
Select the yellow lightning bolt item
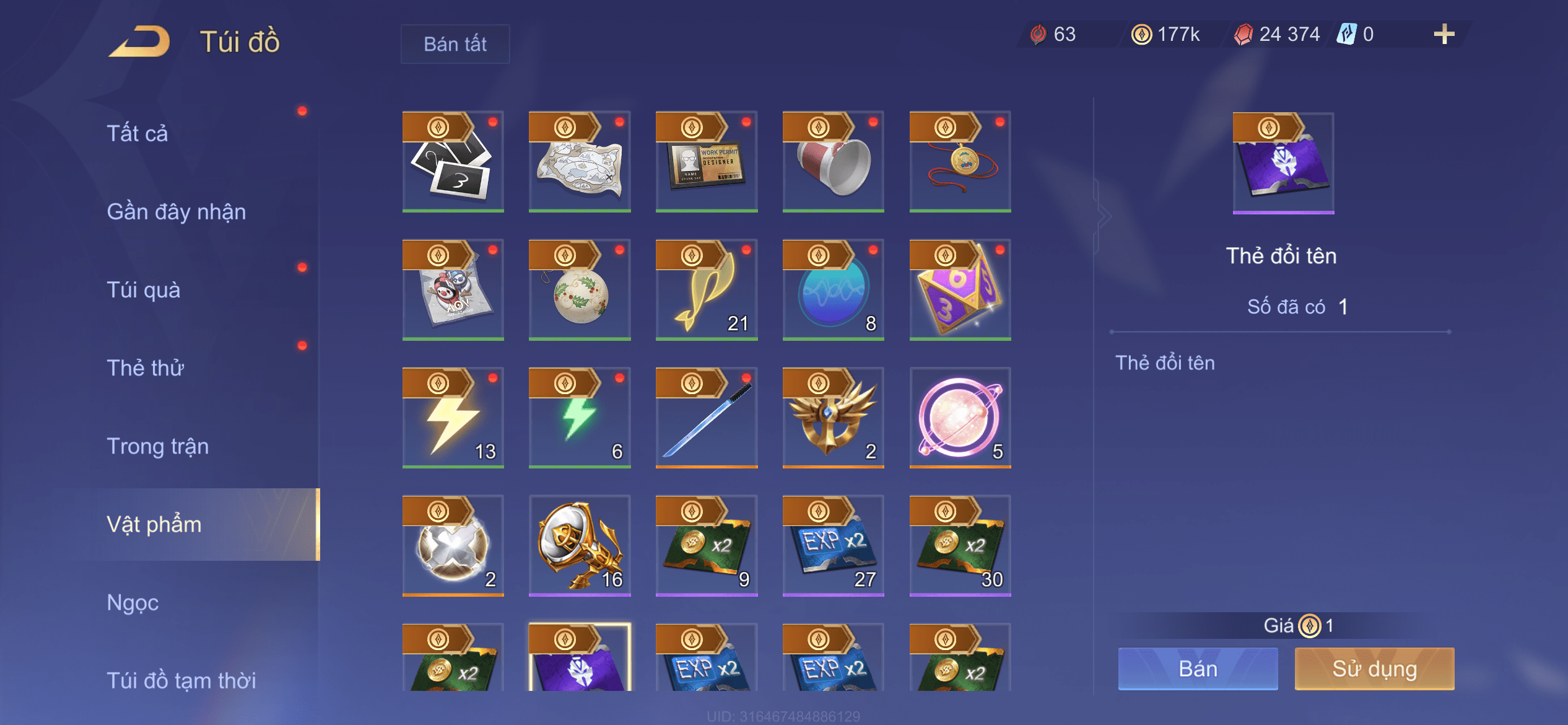(453, 418)
